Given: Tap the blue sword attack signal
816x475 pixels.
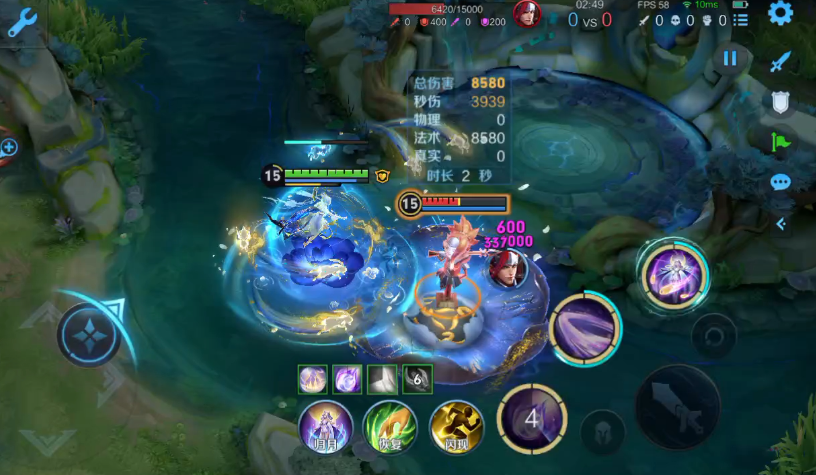Looking at the screenshot, I should point(780,63).
